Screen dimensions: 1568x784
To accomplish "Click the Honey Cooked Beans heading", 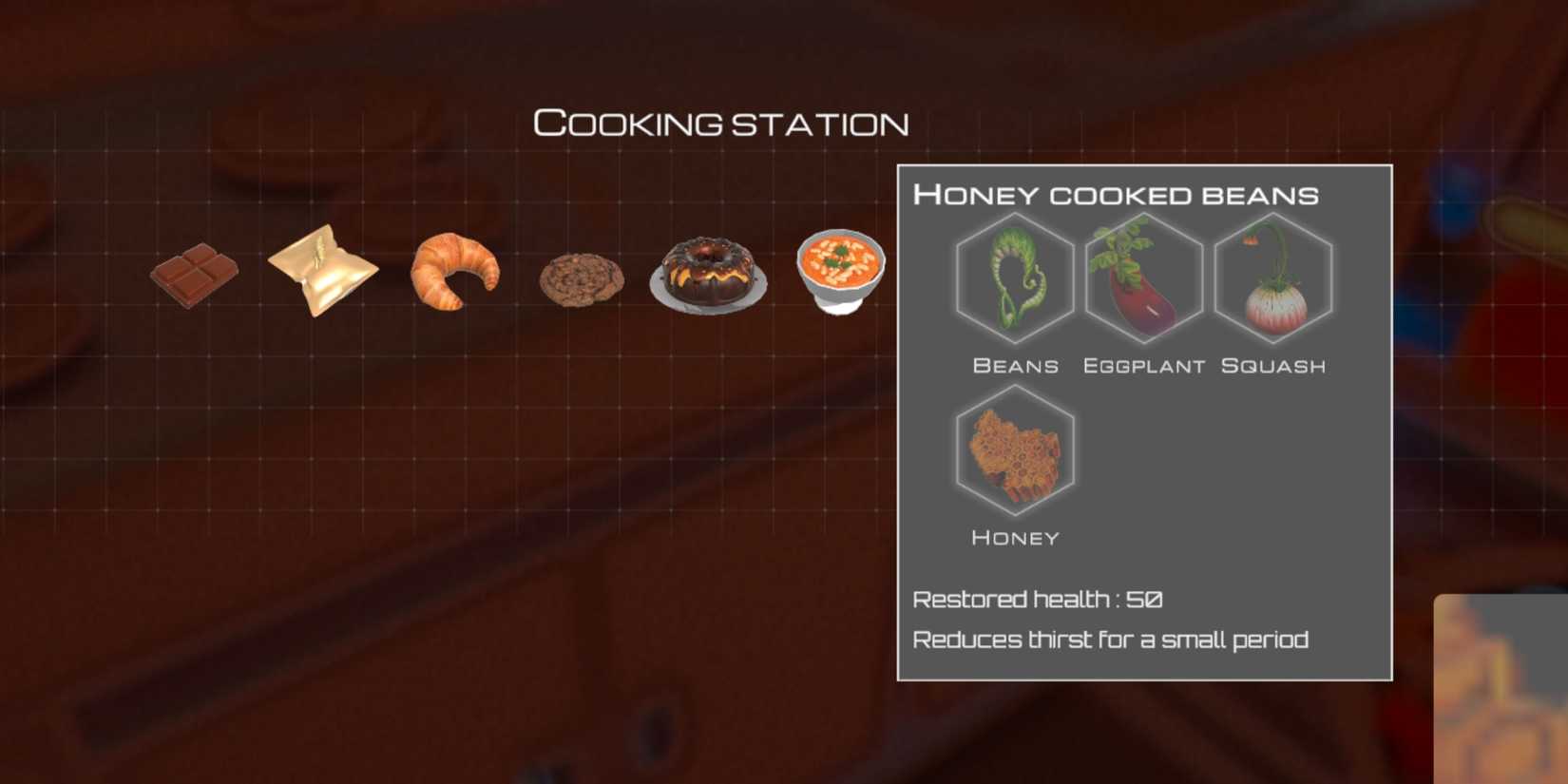I will point(1117,194).
